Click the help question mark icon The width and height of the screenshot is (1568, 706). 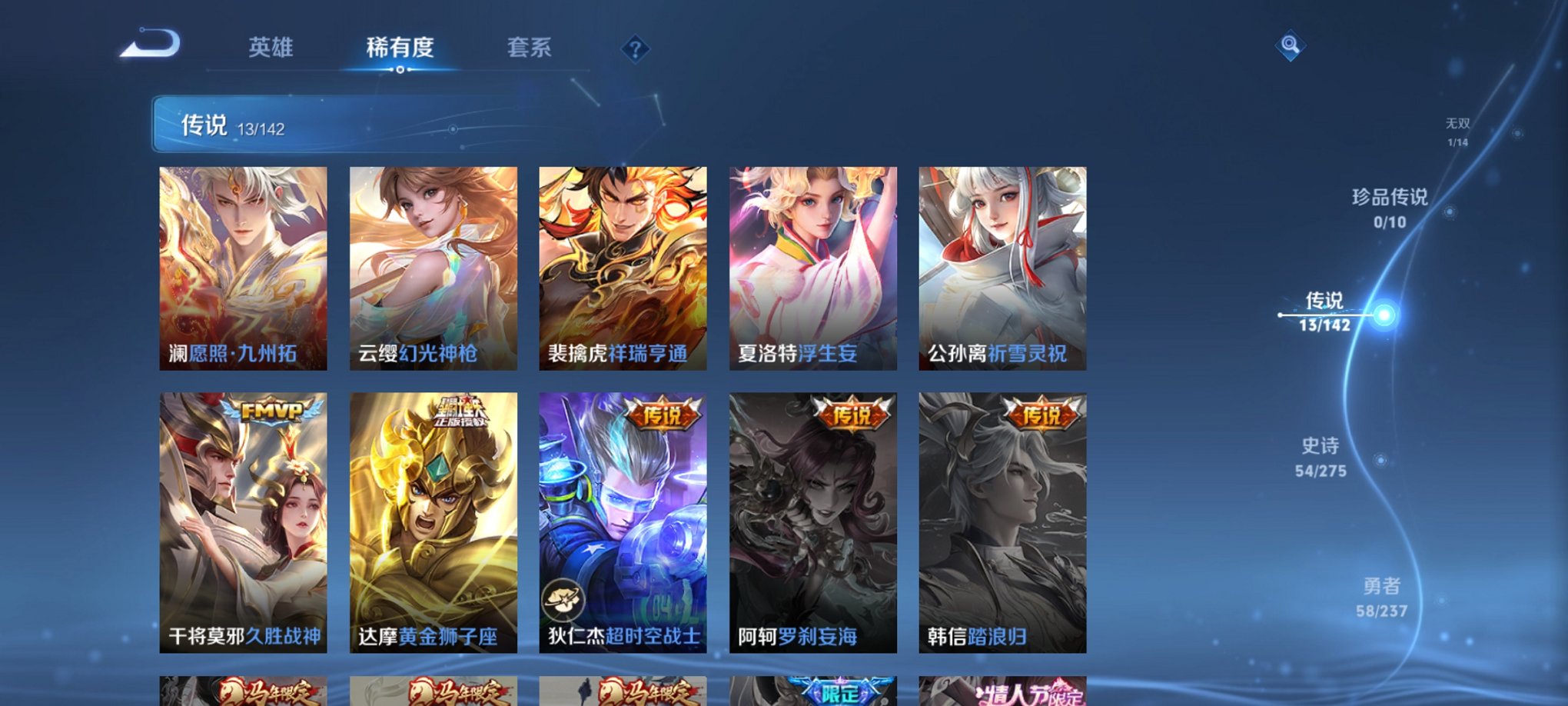pyautogui.click(x=633, y=48)
